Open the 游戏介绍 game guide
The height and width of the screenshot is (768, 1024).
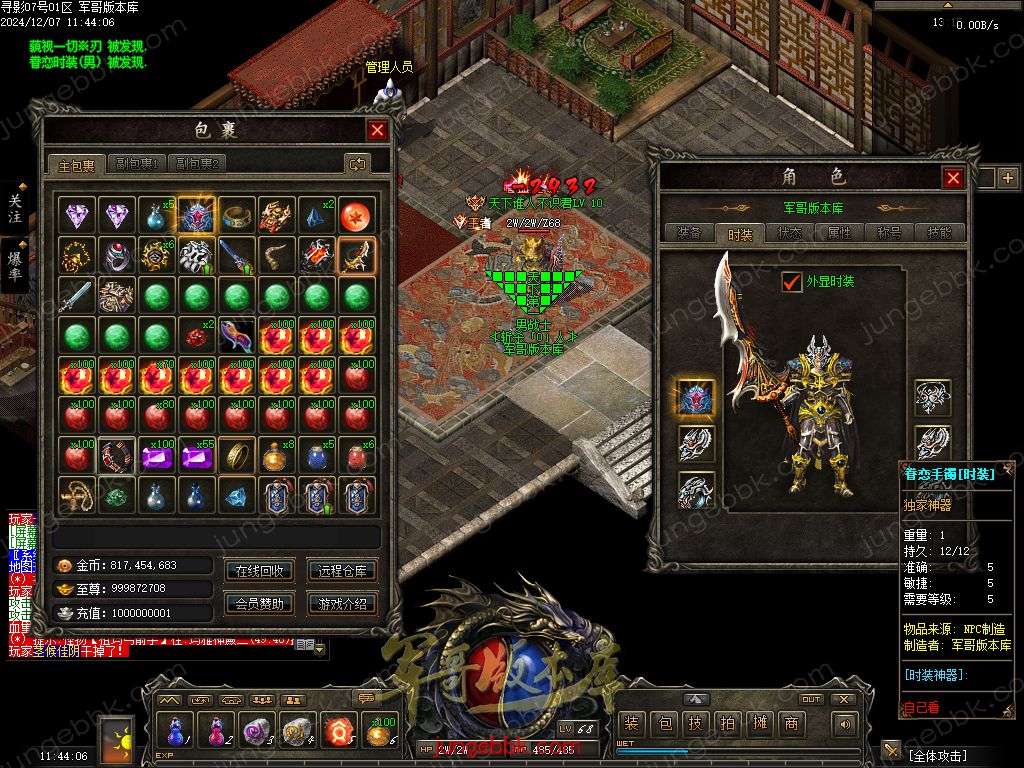coord(342,603)
